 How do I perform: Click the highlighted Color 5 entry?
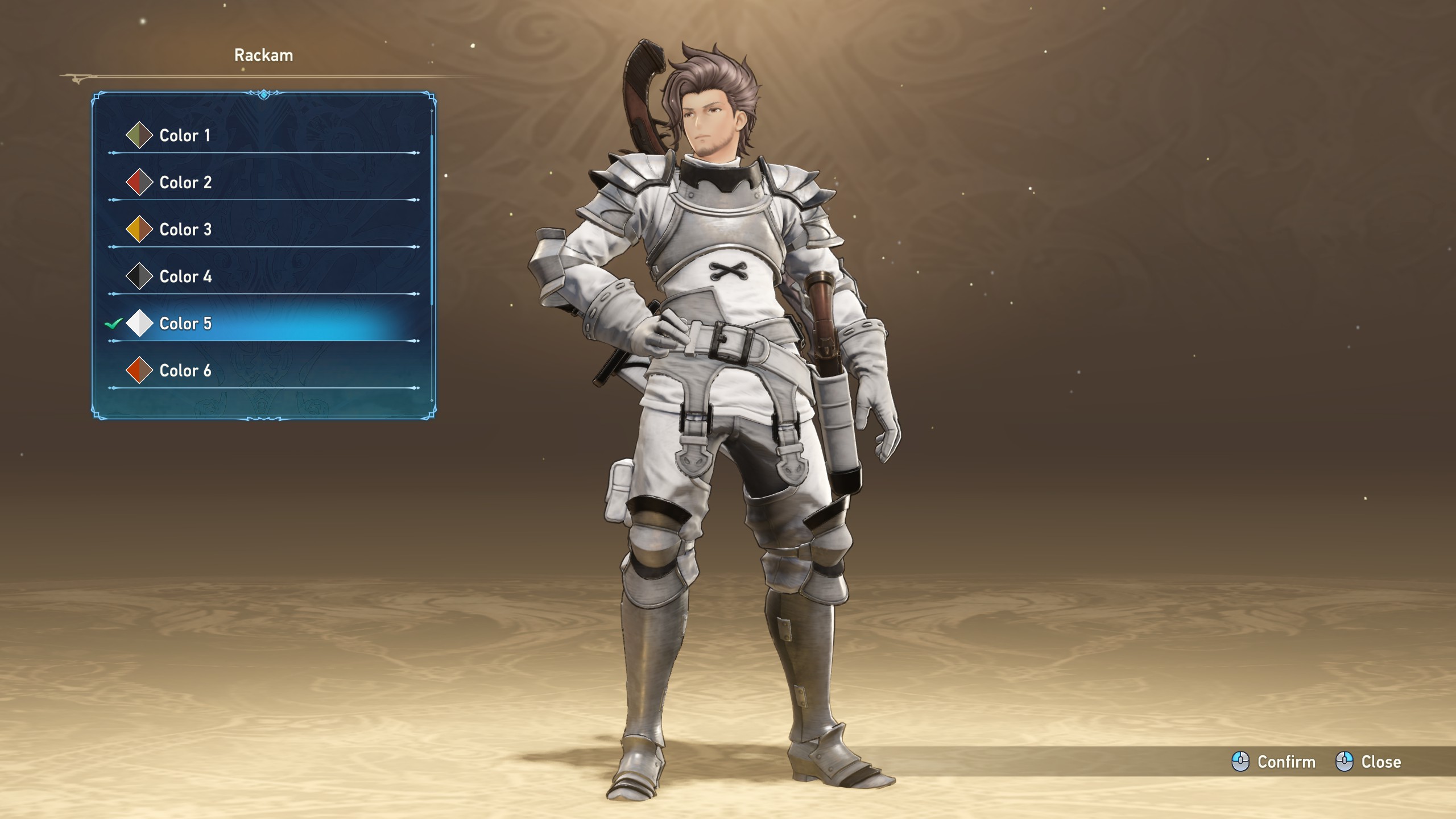(x=185, y=324)
